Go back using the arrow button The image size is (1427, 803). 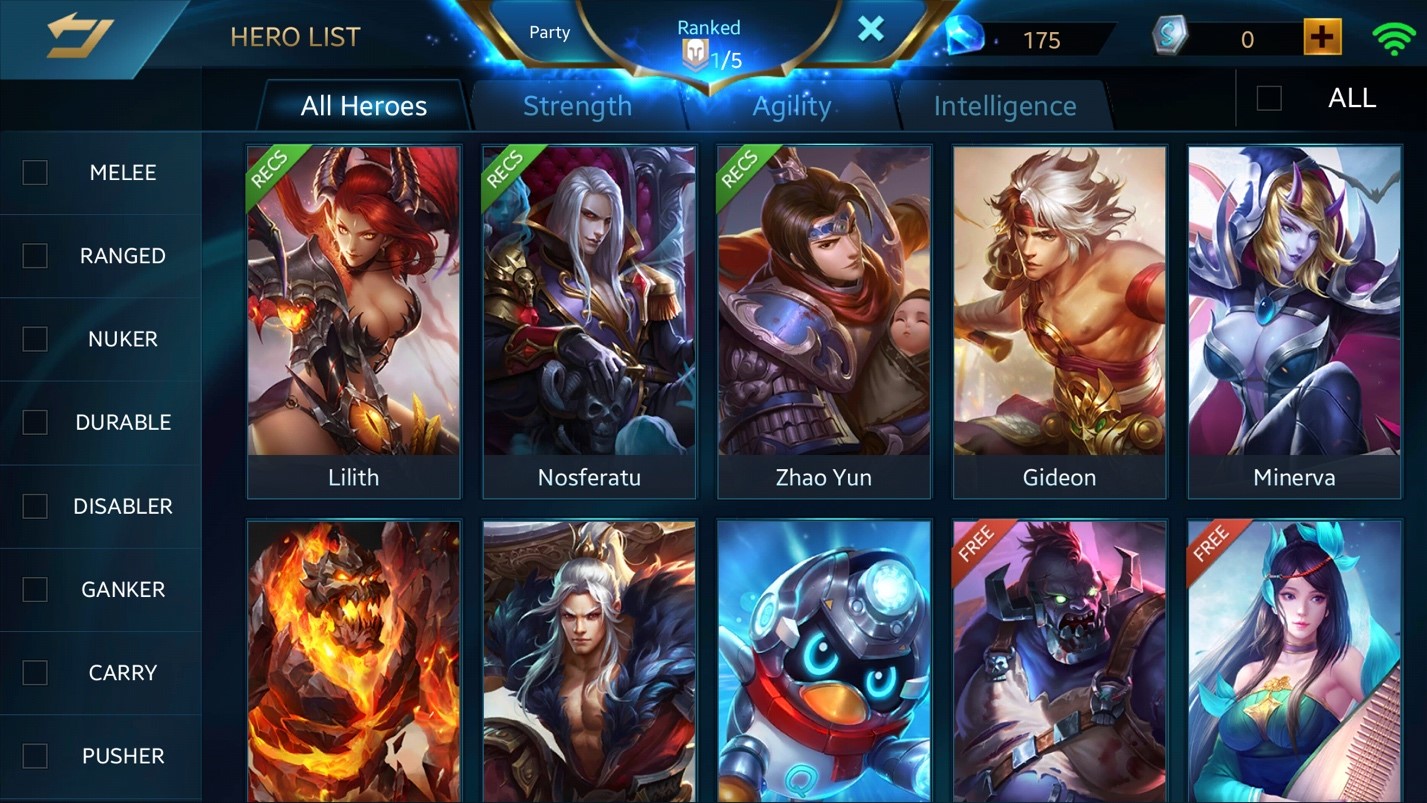tap(80, 37)
